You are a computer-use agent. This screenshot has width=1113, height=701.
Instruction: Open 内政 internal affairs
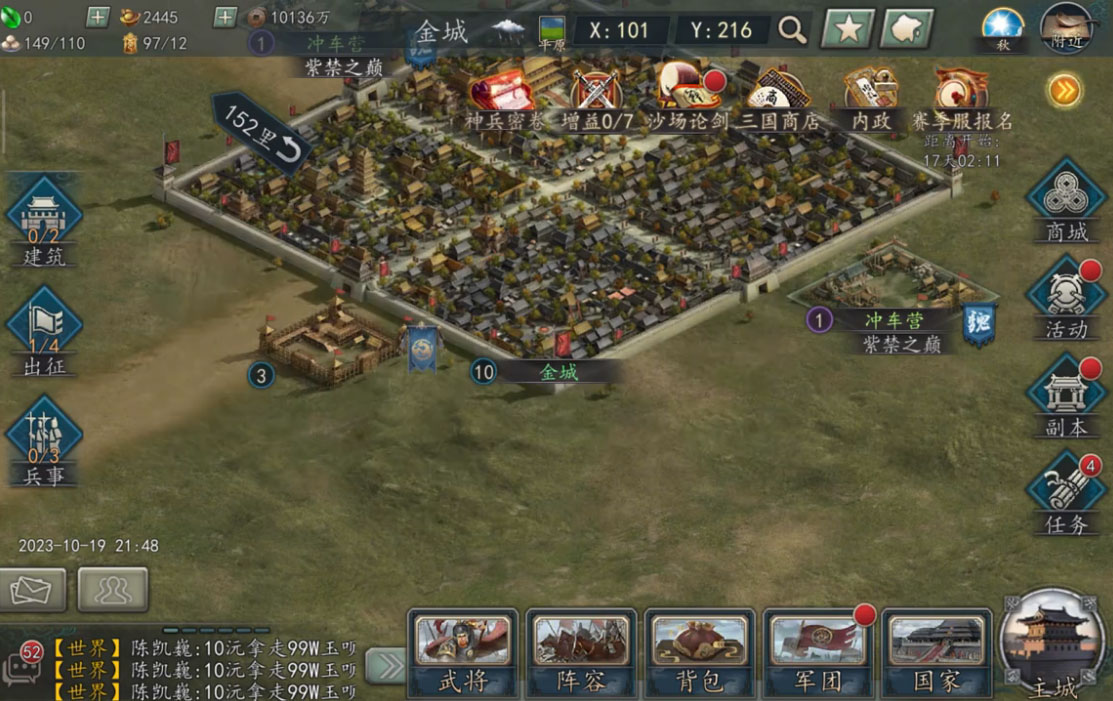[870, 98]
